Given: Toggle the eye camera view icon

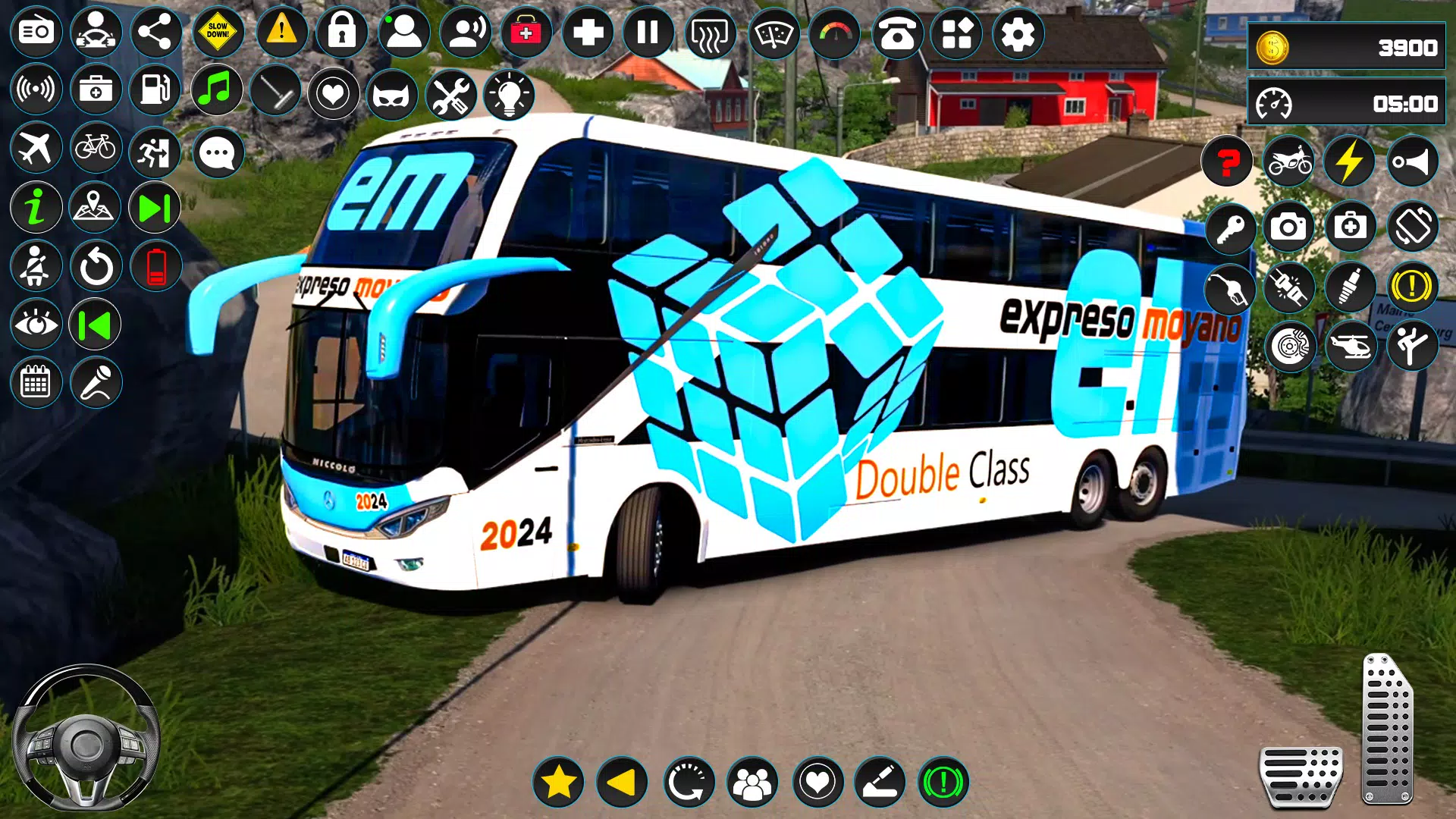Looking at the screenshot, I should click(x=36, y=323).
